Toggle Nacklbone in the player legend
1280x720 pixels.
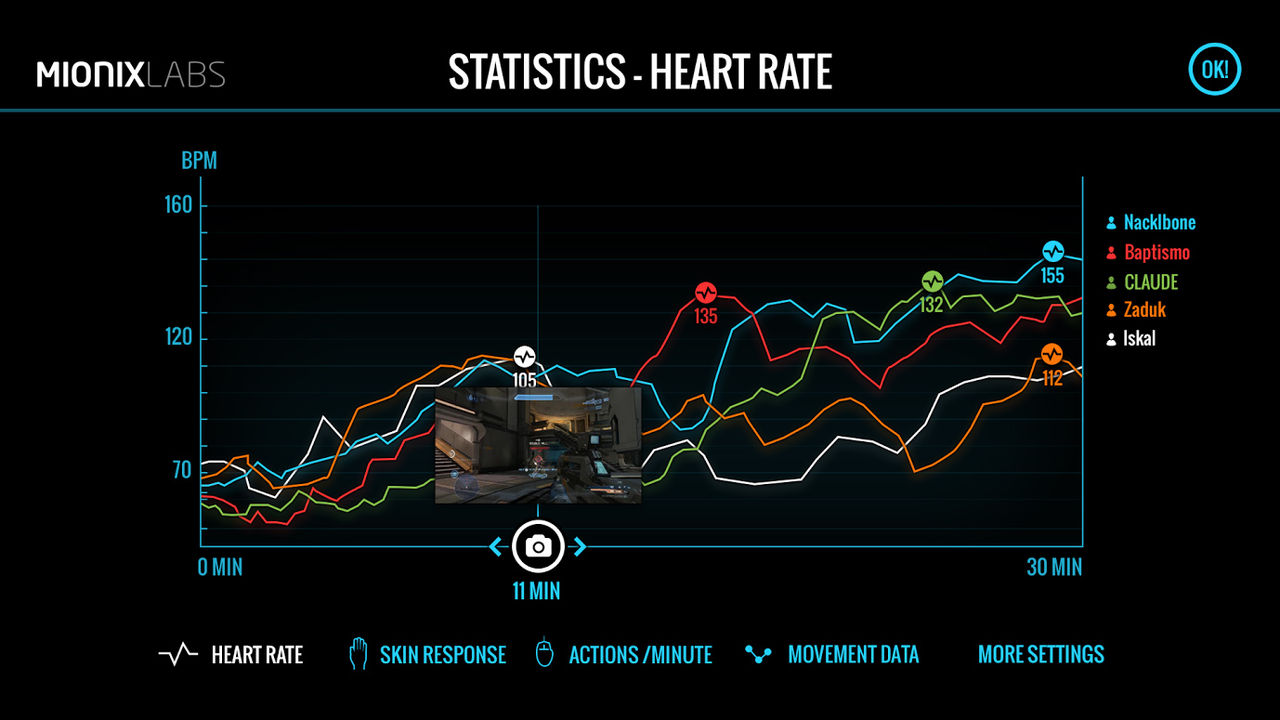pos(1151,223)
